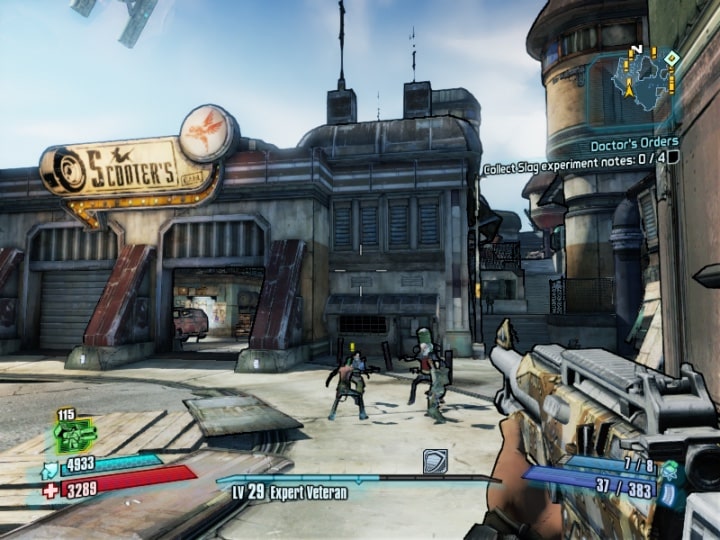Activate the action skill icon above the XP bar
720x540 pixels.
tap(435, 460)
